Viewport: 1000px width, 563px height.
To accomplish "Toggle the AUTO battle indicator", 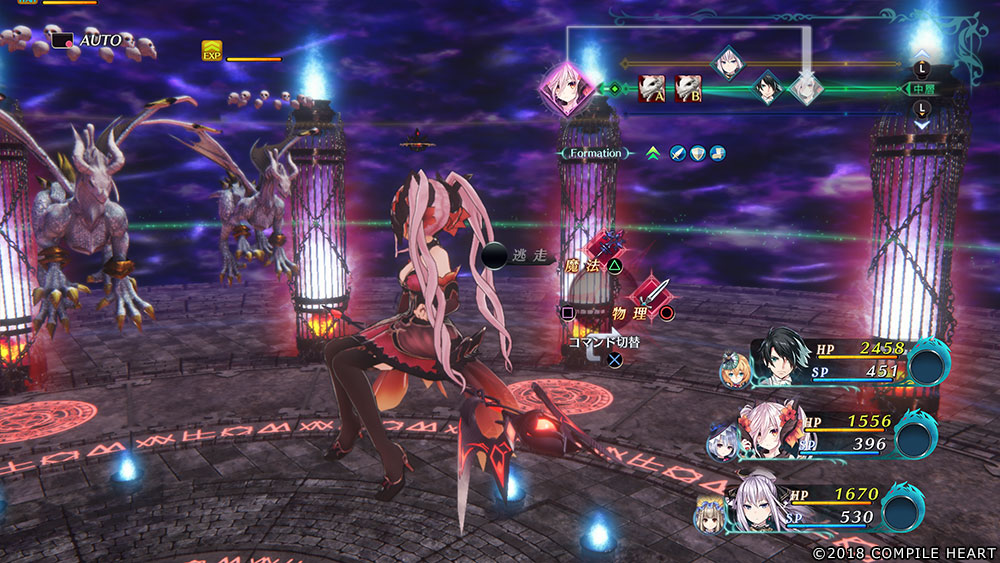I will (88, 40).
